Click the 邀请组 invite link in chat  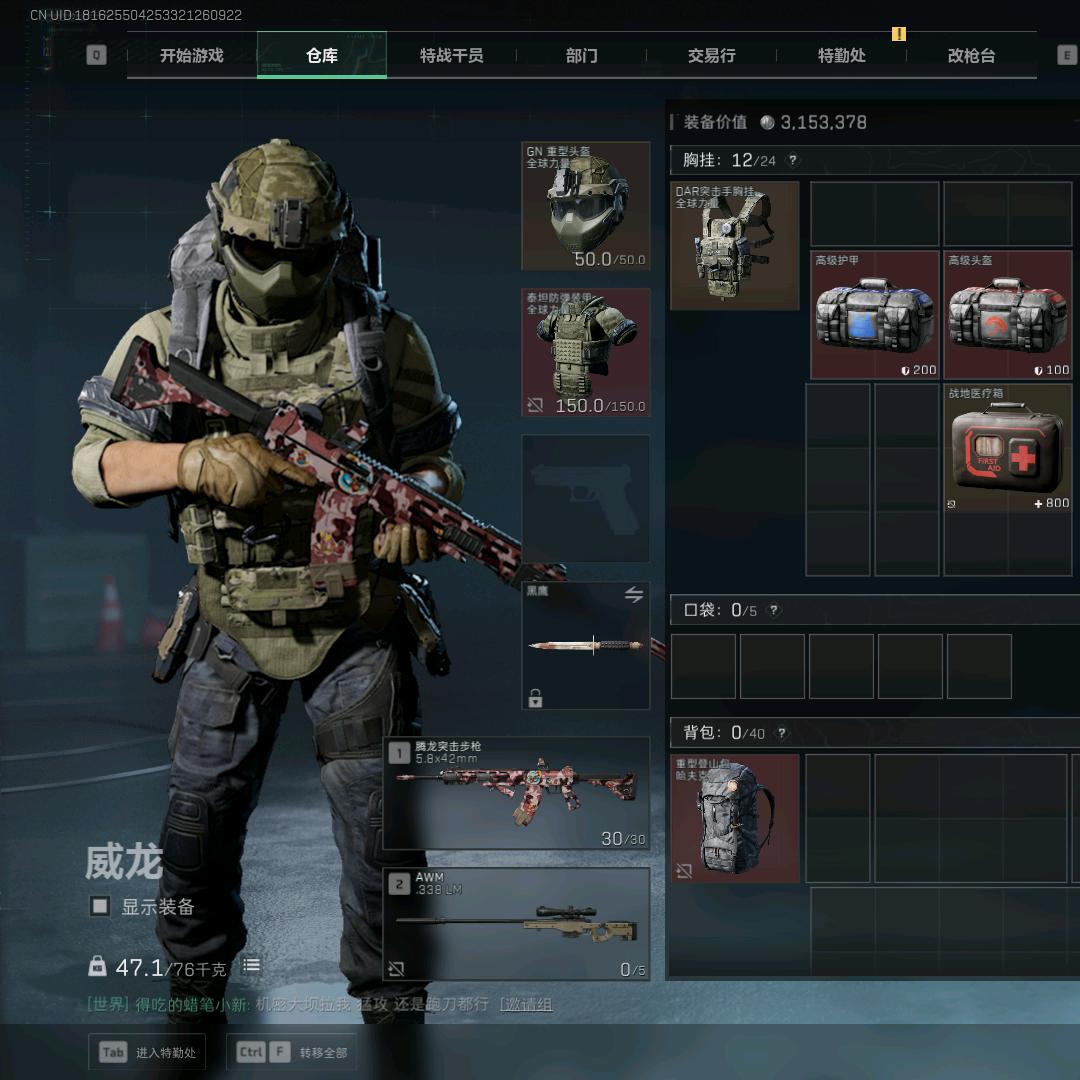click(x=526, y=1004)
